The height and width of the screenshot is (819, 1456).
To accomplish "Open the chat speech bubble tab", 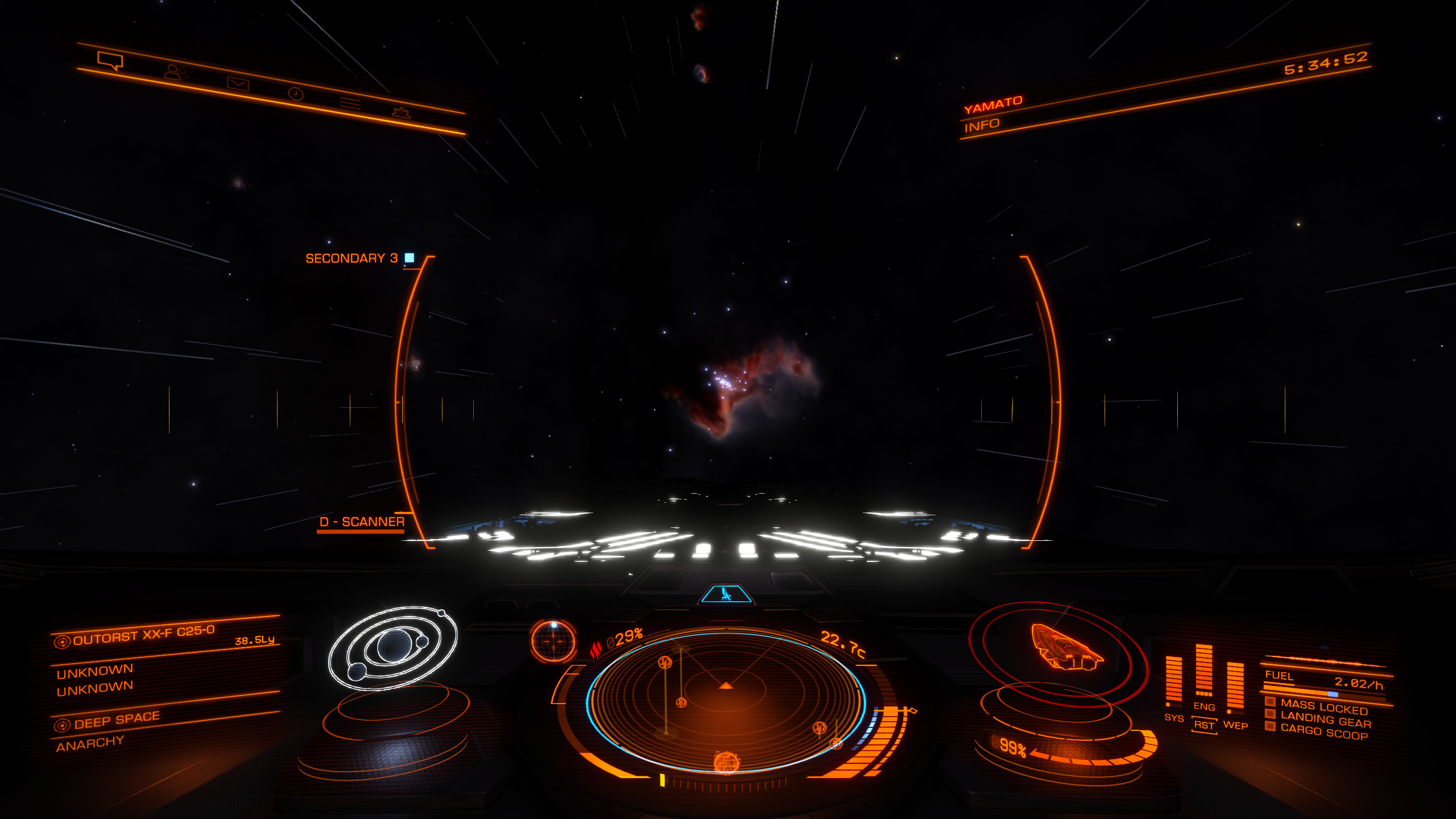I will (x=110, y=60).
